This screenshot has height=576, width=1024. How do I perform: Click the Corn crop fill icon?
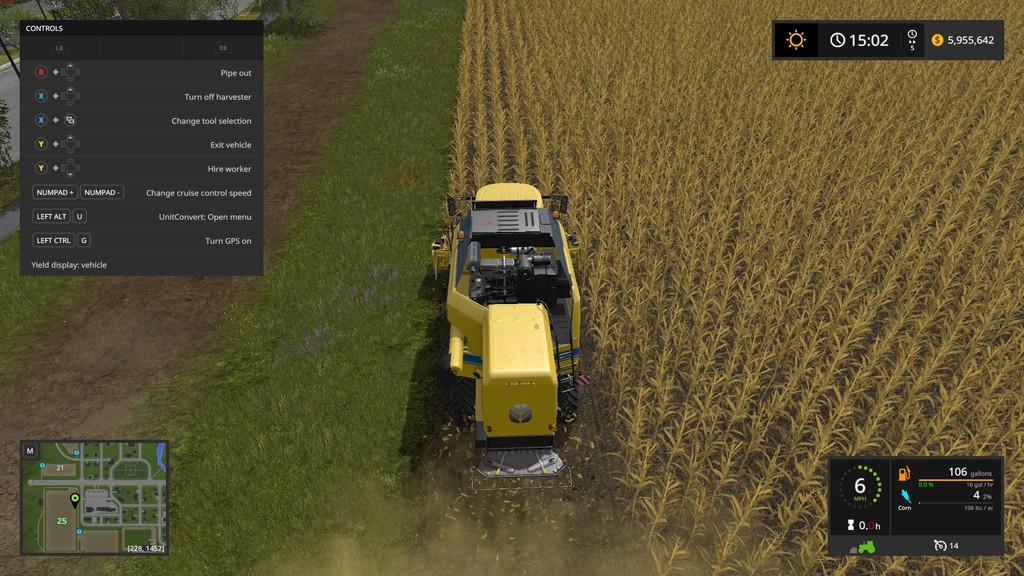pos(905,496)
